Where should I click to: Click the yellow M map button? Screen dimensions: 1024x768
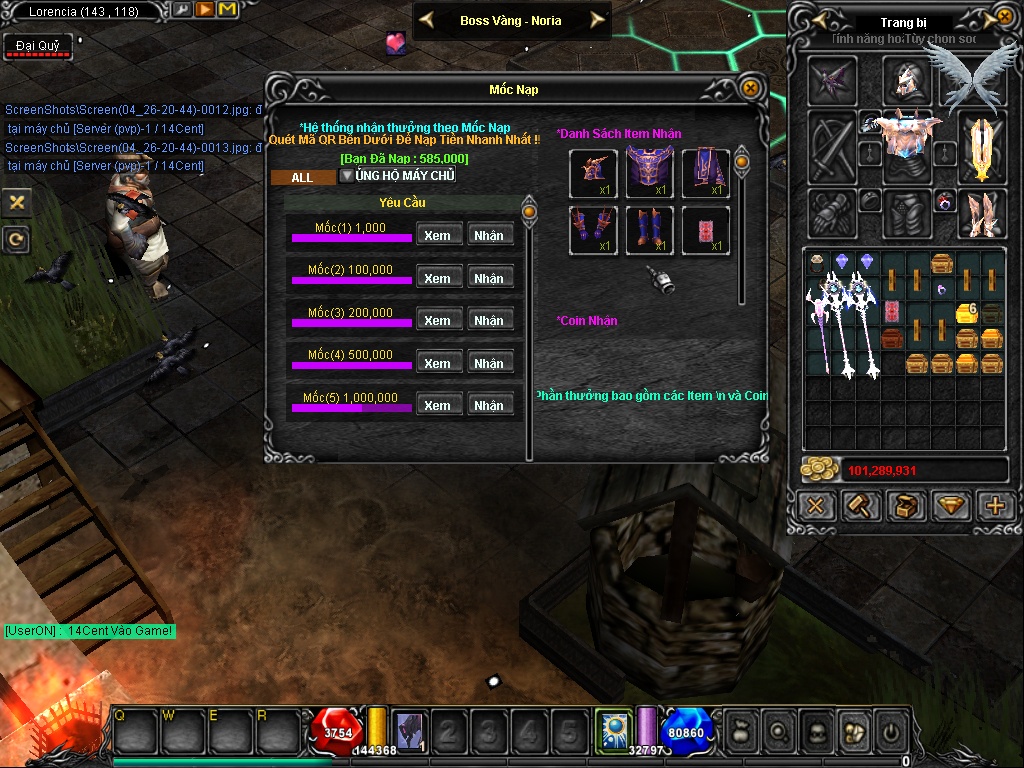coord(227,10)
